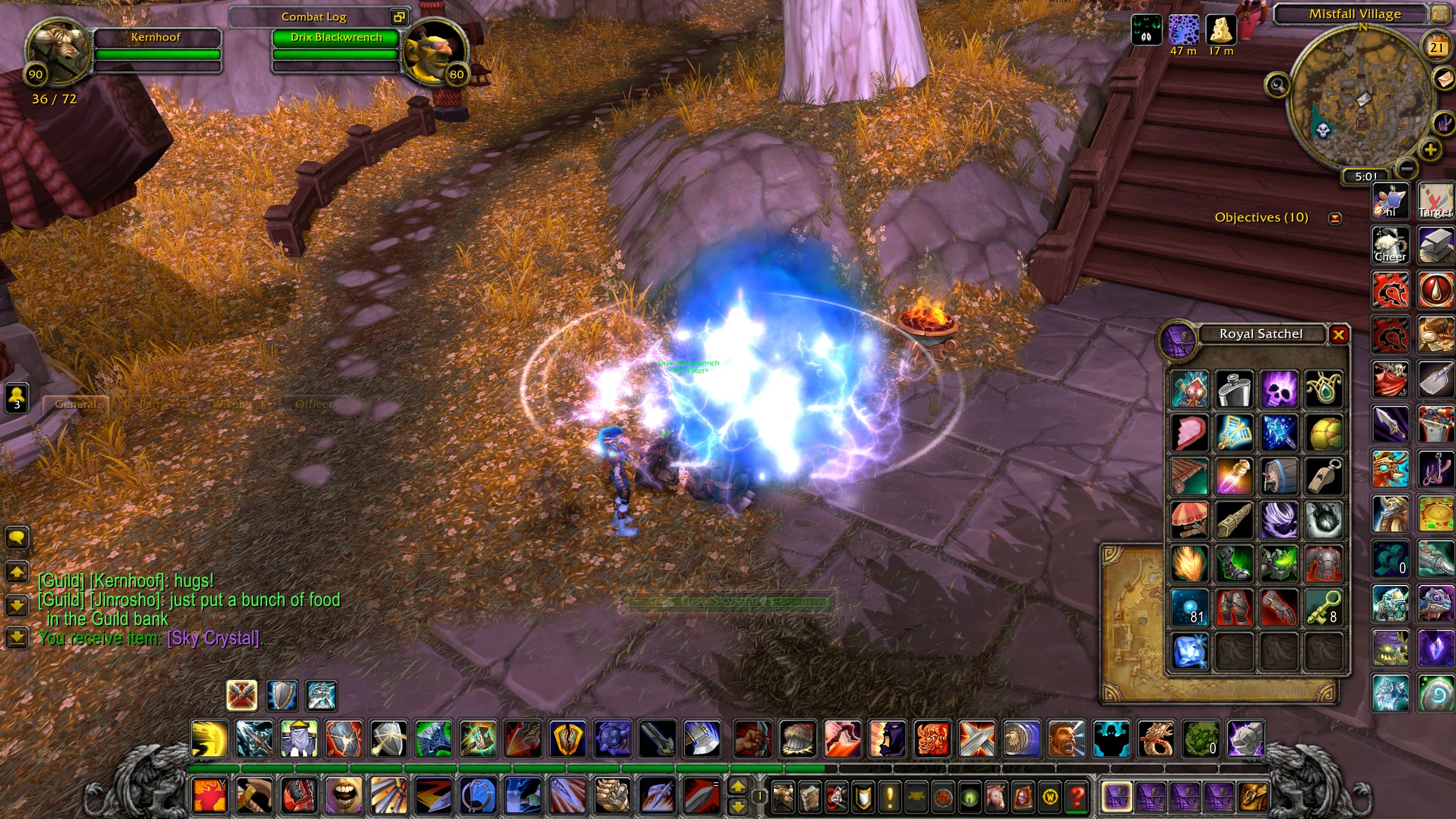Select the Sky Crystal in the satchel
Viewport: 1456px width, 819px height.
pyautogui.click(x=1189, y=651)
